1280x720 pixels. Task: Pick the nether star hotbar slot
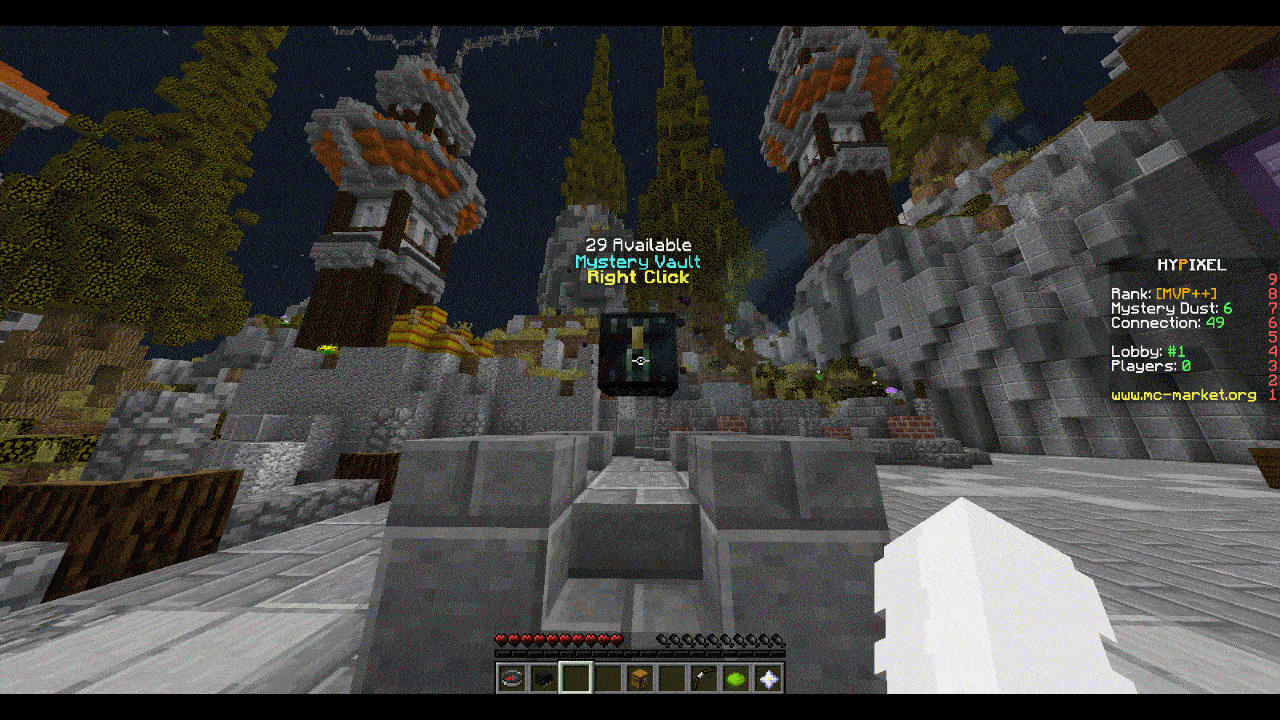coord(769,679)
